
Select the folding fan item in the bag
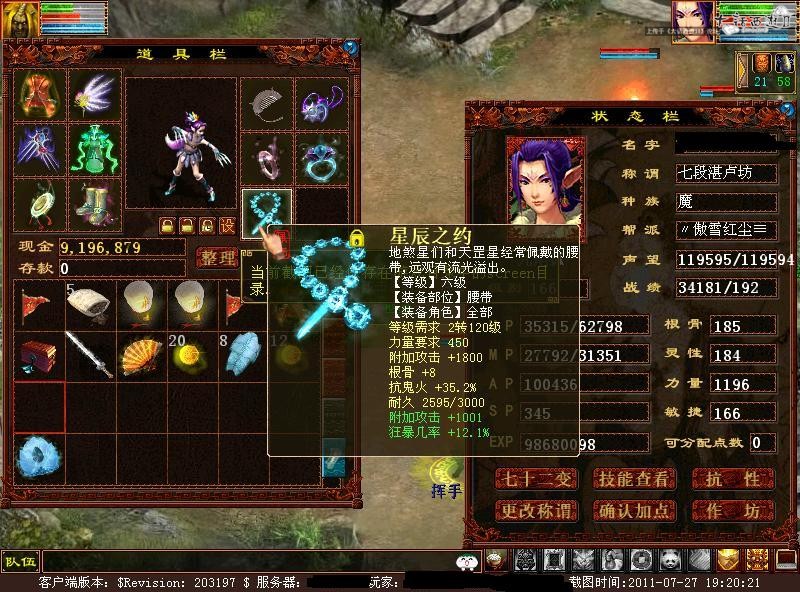tap(141, 355)
